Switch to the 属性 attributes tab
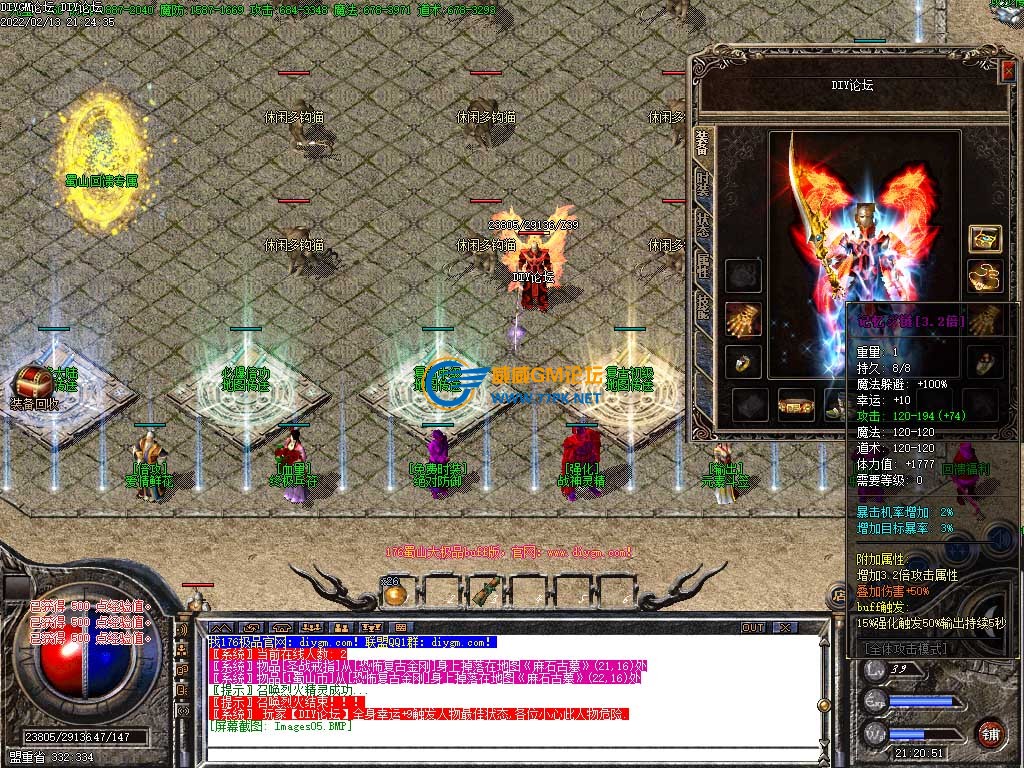 pyautogui.click(x=703, y=265)
